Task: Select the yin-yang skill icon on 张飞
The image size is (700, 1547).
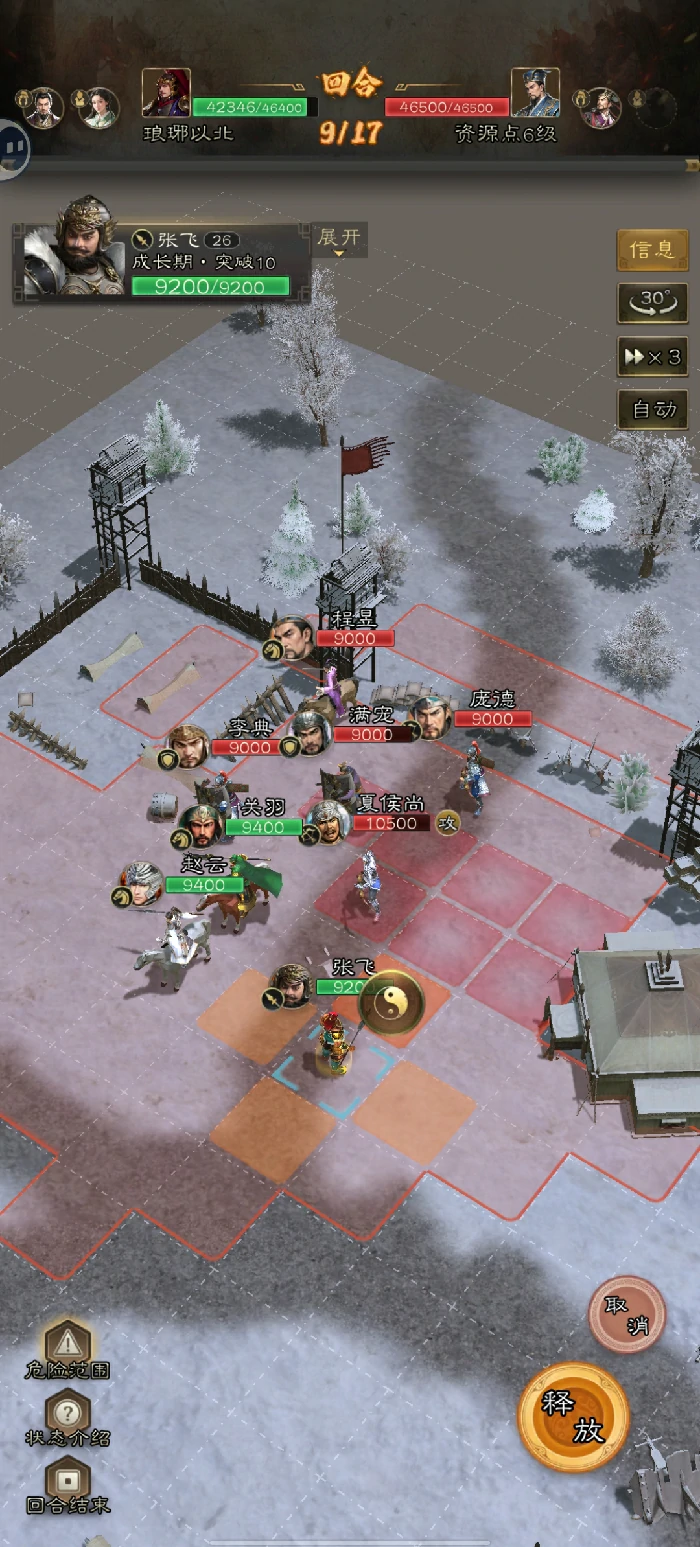Action: (391, 1001)
